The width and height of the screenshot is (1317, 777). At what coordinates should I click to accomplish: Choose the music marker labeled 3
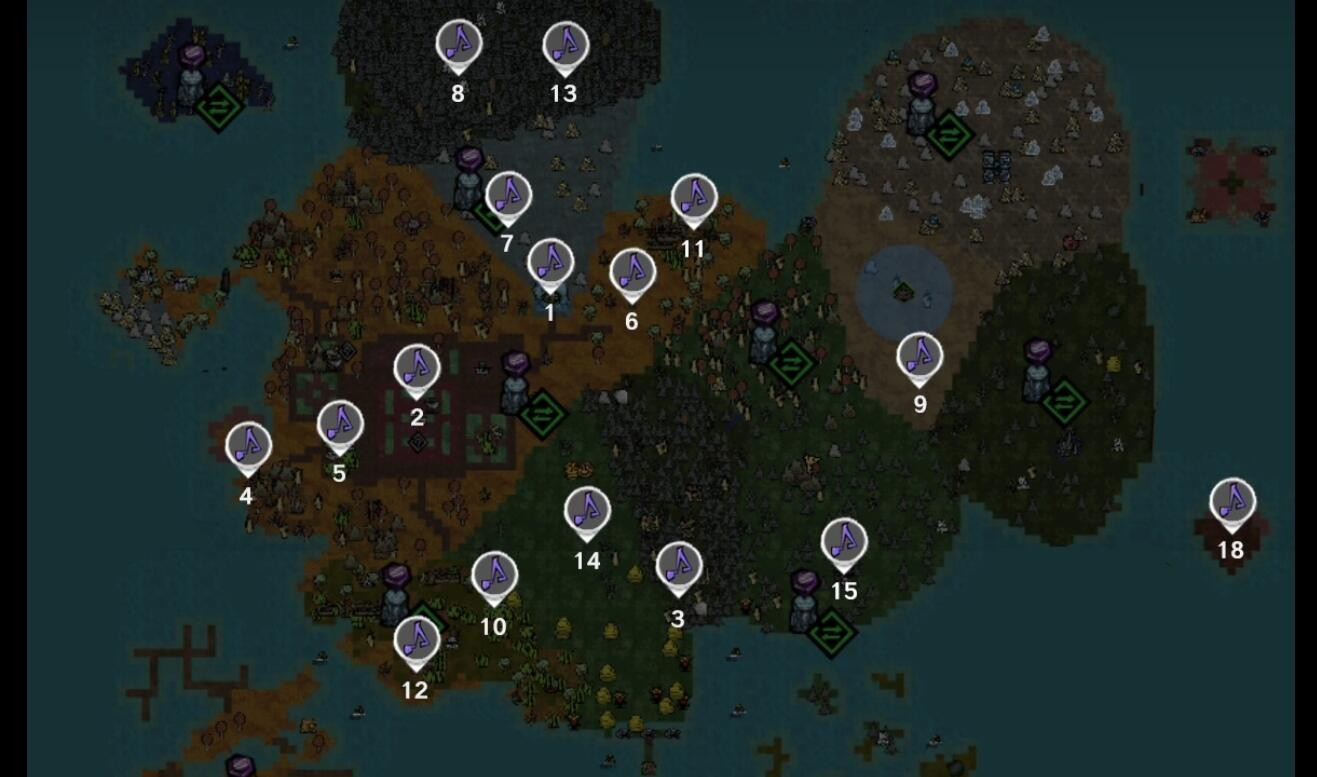click(678, 566)
